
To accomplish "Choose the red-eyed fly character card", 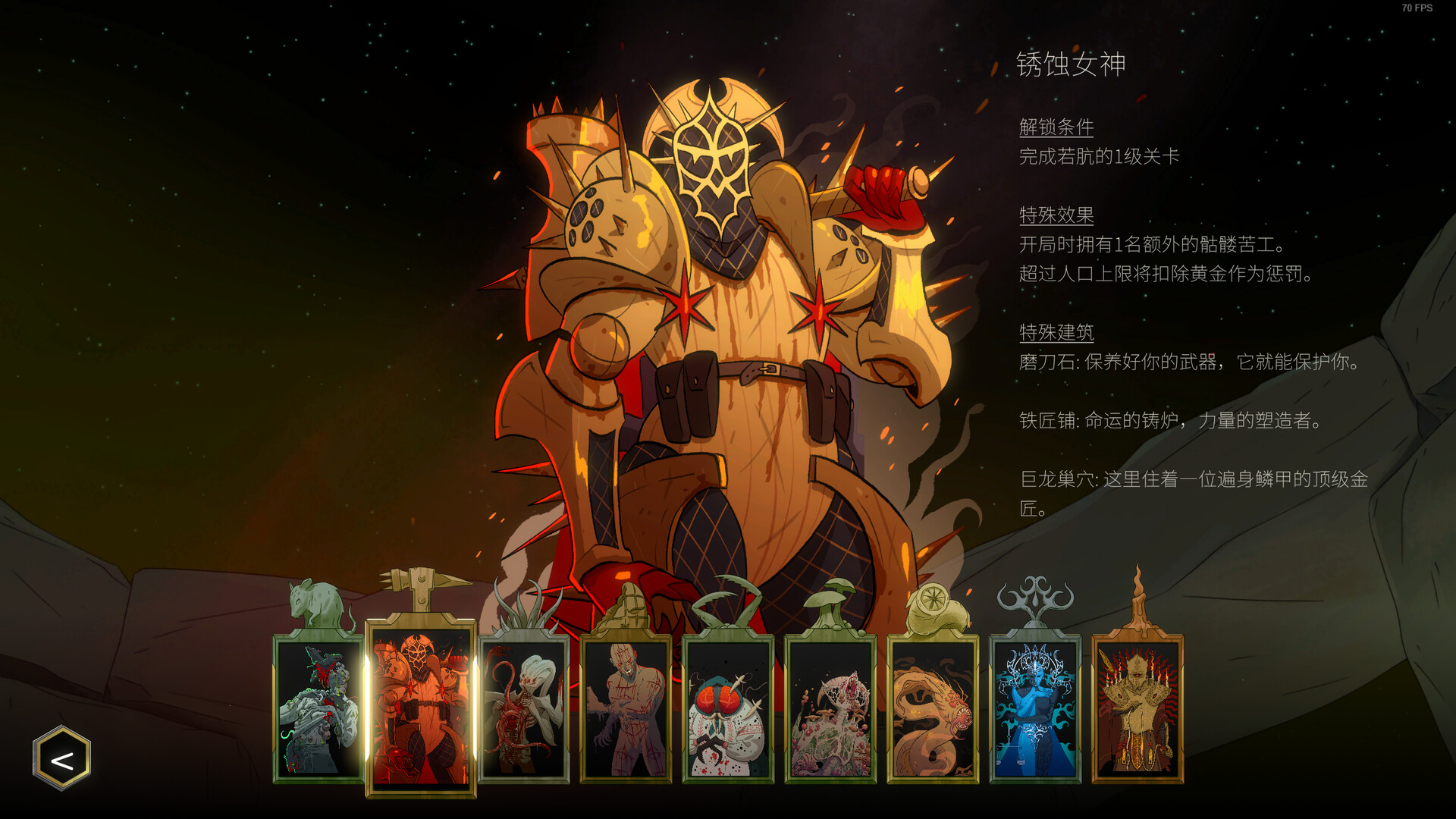I will [x=729, y=709].
